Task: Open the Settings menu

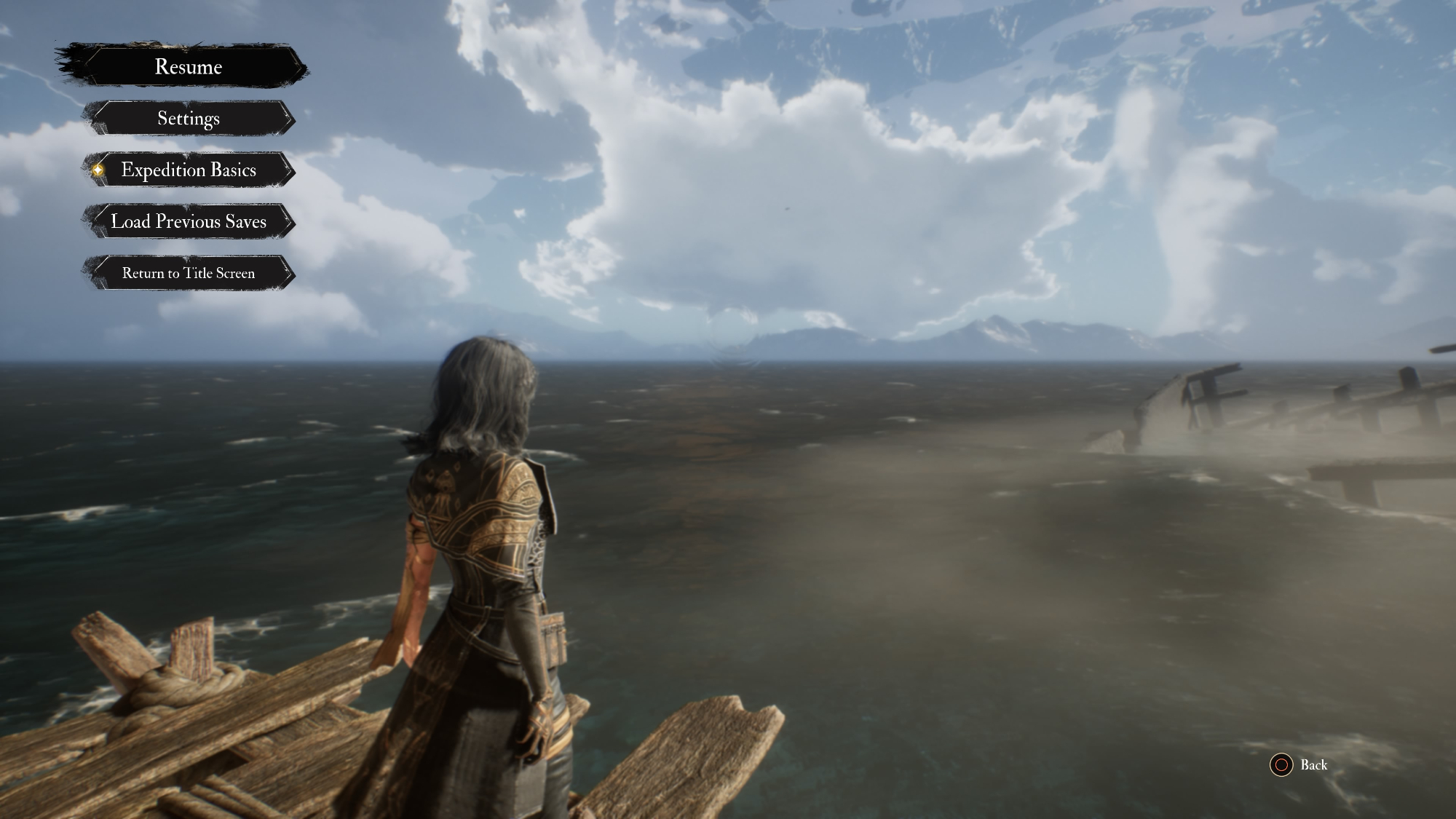Action: click(x=189, y=119)
